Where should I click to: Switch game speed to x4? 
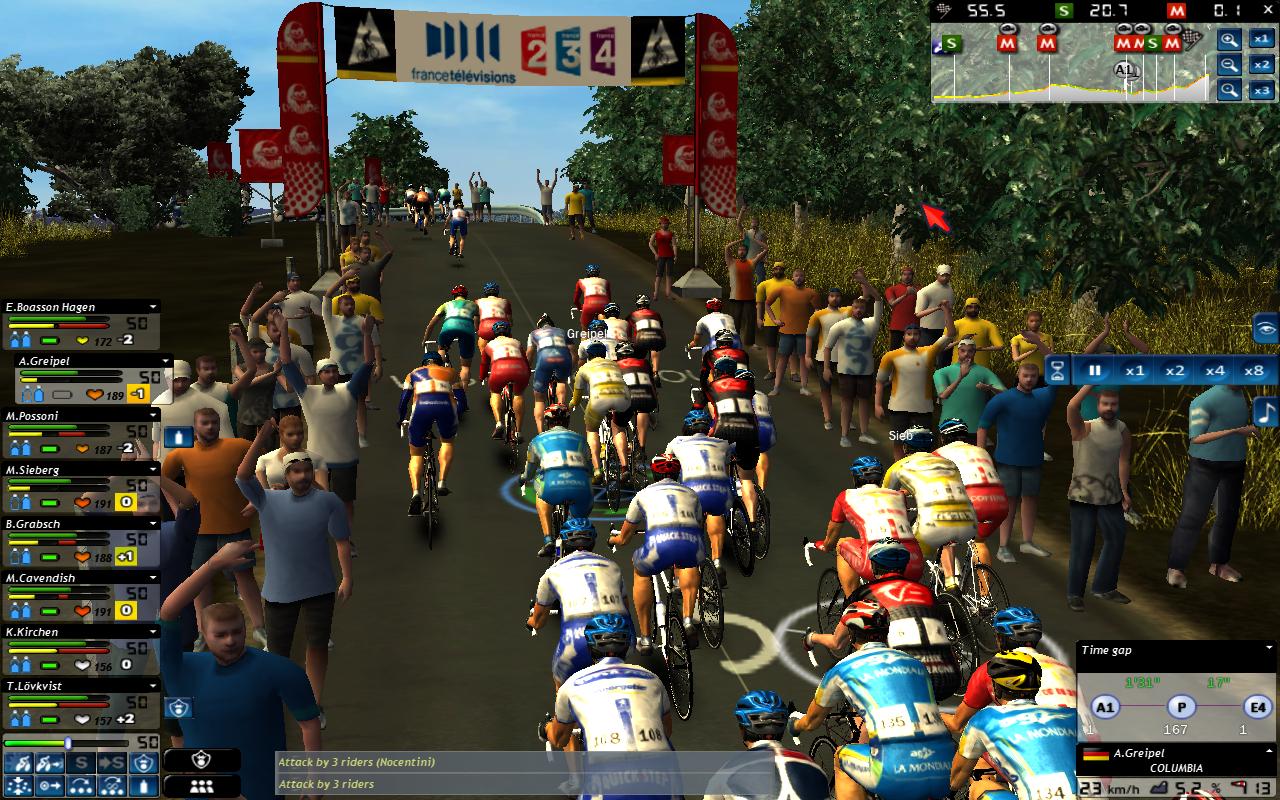(1214, 370)
